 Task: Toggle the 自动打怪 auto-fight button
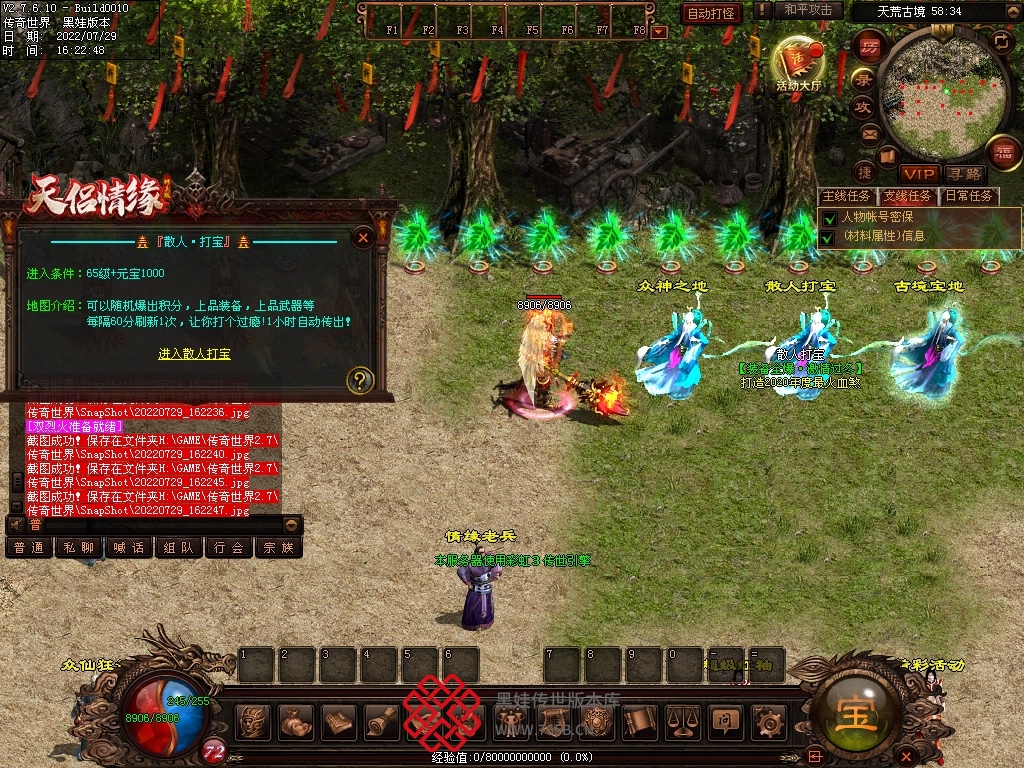711,13
